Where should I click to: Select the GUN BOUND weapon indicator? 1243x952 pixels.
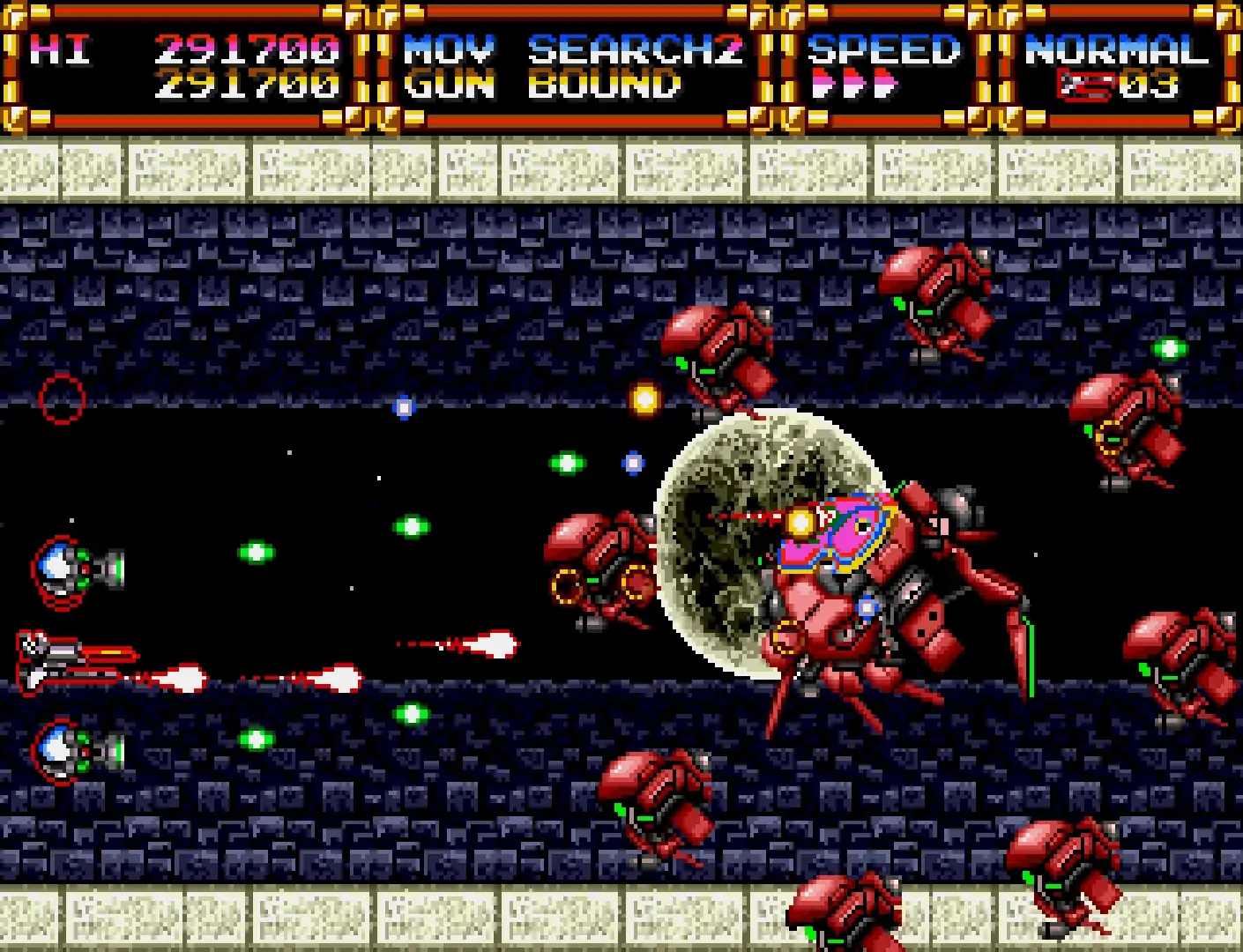coord(542,86)
